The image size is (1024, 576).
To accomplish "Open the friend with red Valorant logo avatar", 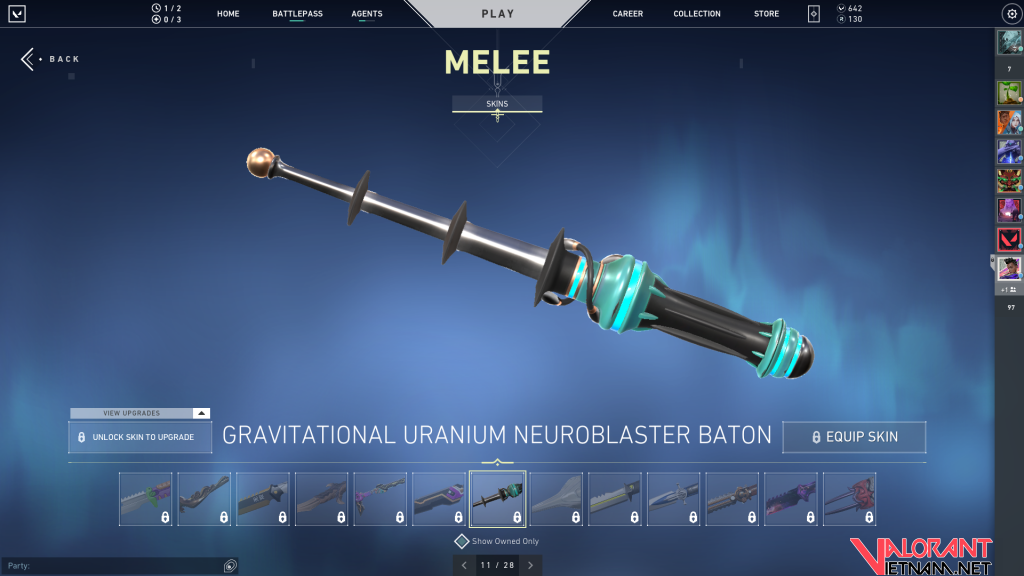I will 1008,239.
